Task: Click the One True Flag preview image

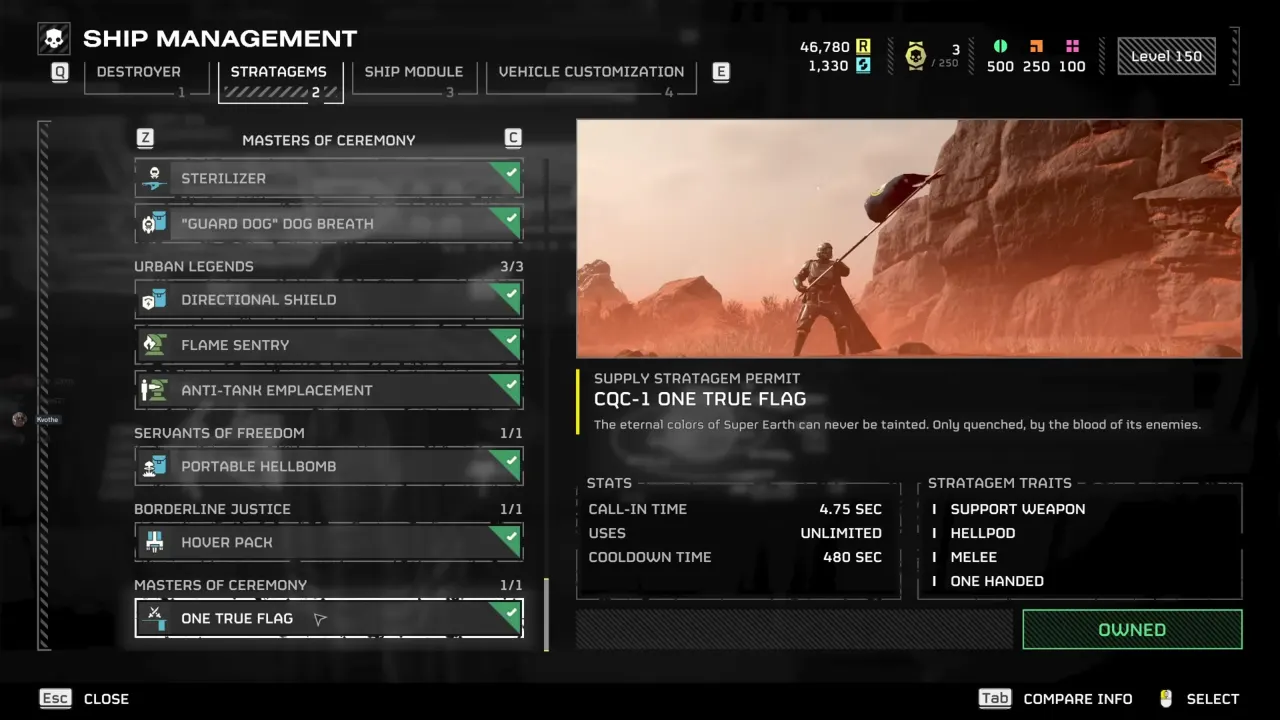Action: pos(908,238)
